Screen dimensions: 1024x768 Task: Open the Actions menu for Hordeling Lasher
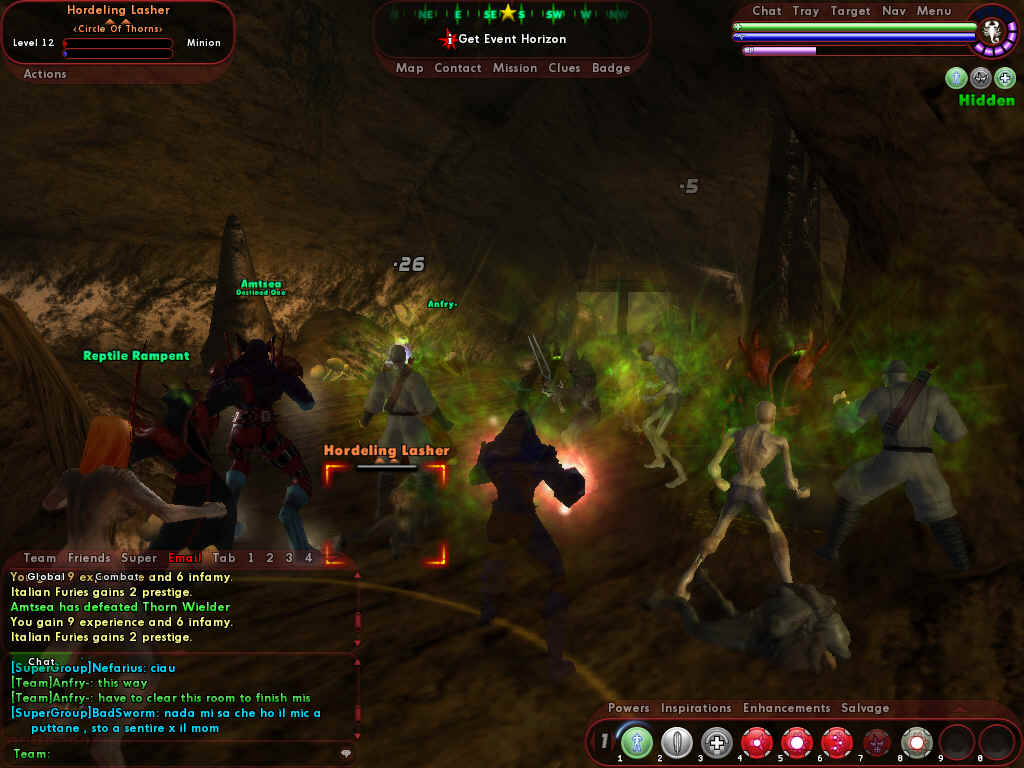pyautogui.click(x=45, y=74)
